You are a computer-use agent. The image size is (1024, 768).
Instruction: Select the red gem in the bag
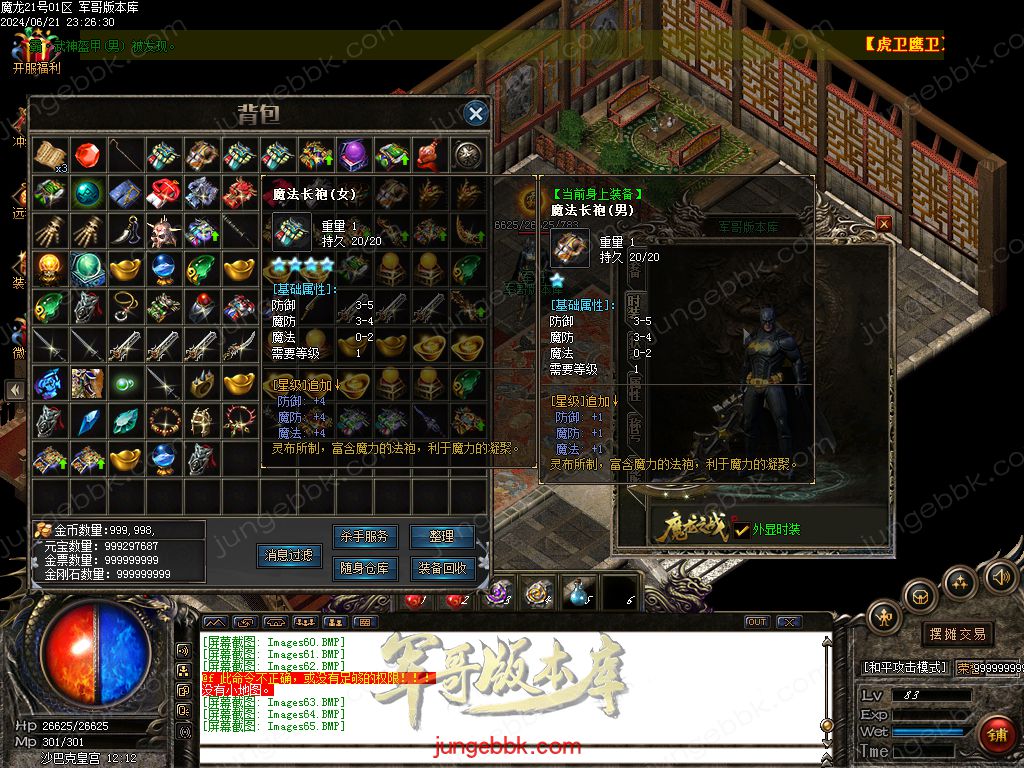pos(87,153)
